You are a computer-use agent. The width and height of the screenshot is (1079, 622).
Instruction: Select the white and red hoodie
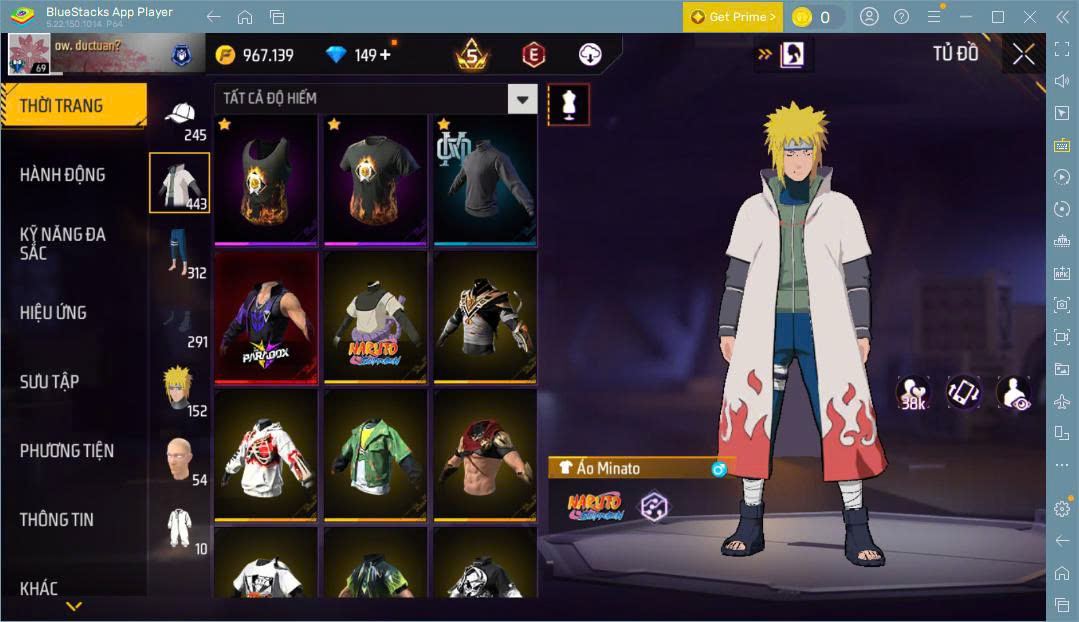266,454
